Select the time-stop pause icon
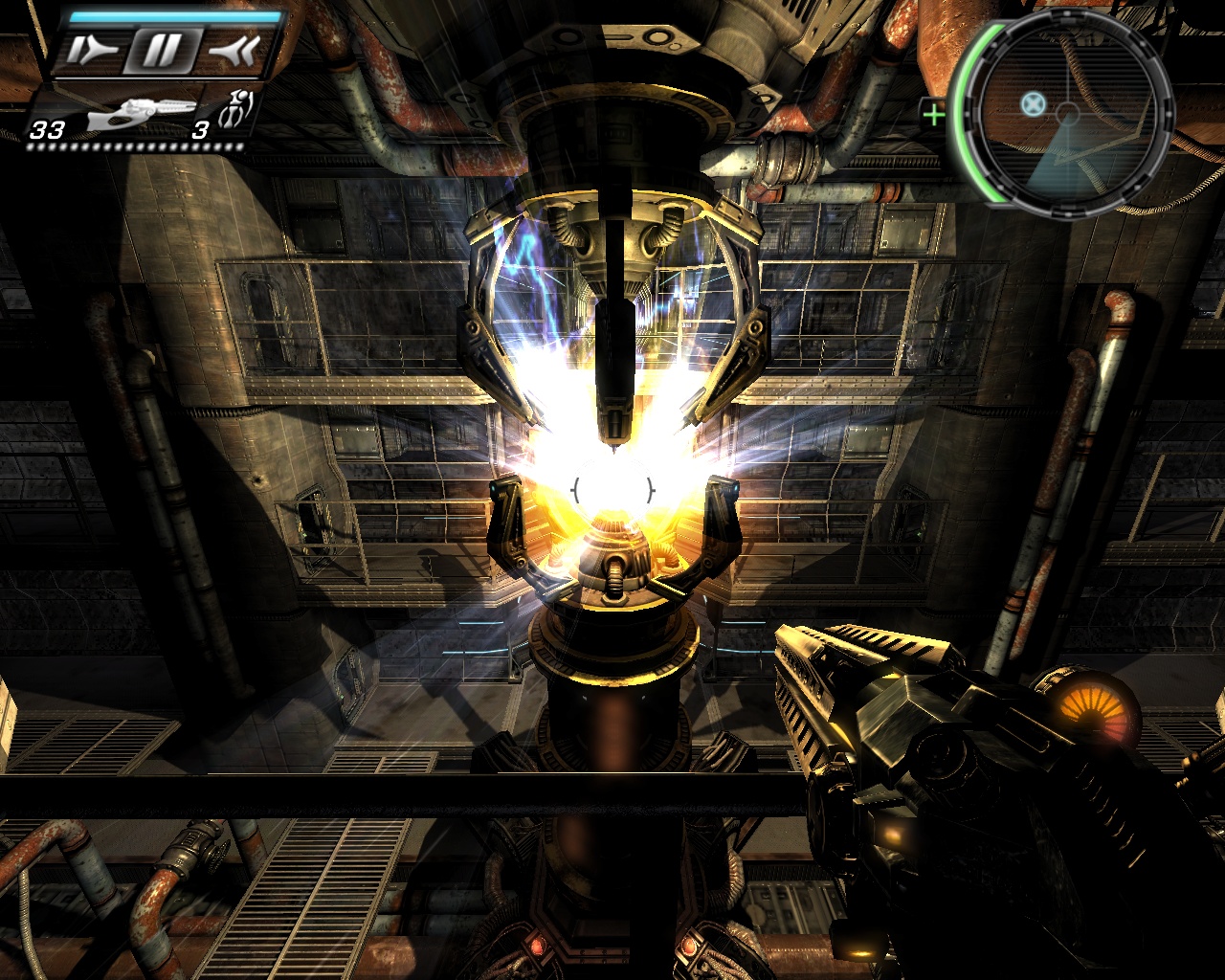This screenshot has width=1225, height=980. point(161,51)
